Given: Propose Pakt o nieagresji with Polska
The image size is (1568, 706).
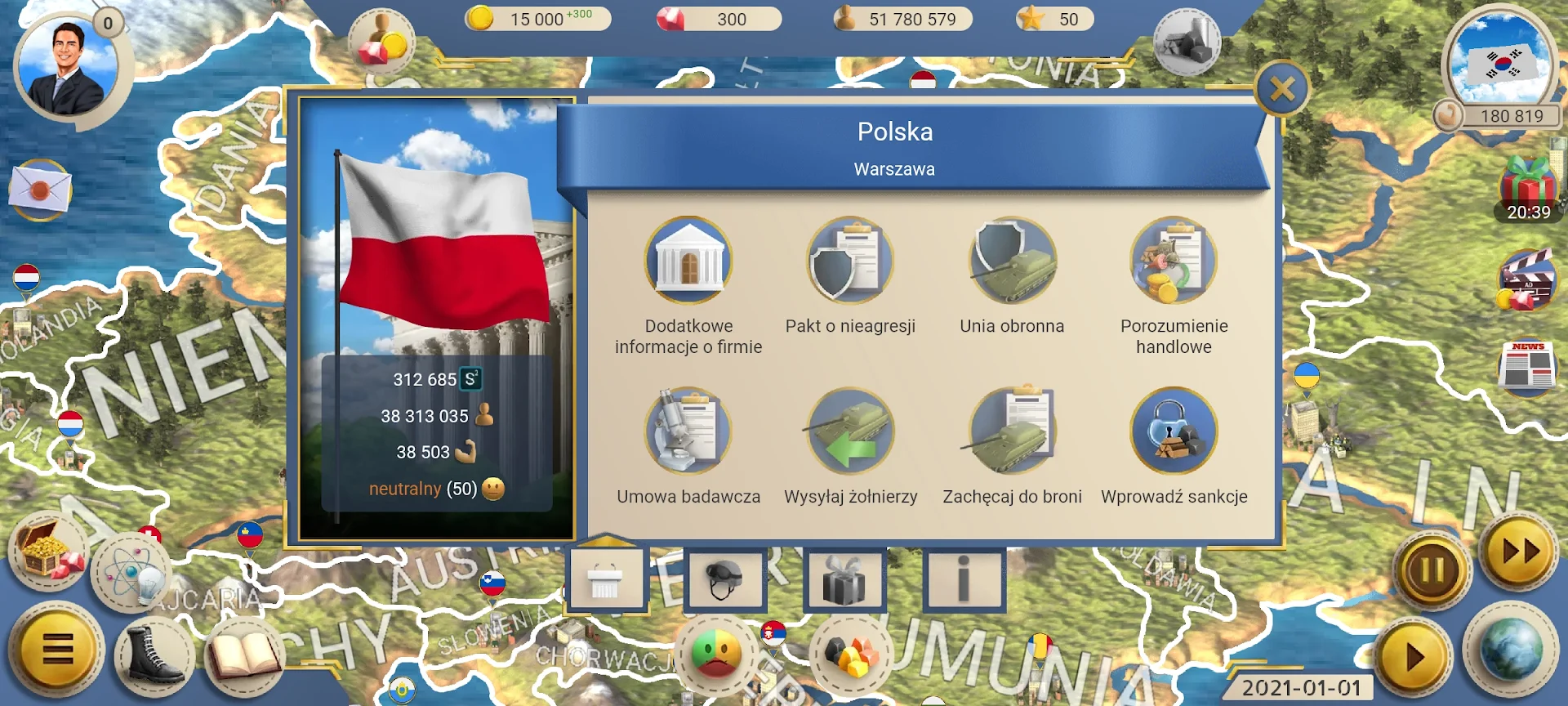Looking at the screenshot, I should pos(849,261).
